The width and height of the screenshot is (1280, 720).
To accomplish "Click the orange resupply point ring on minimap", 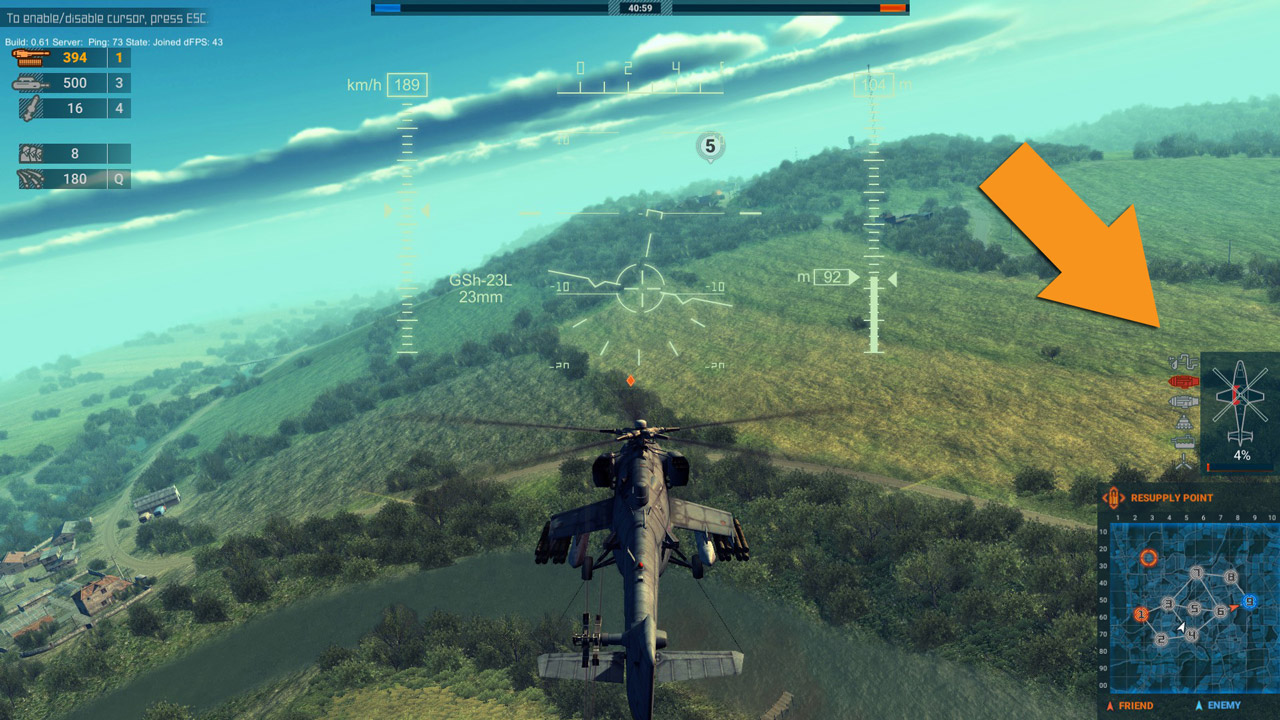I will (x=1149, y=557).
